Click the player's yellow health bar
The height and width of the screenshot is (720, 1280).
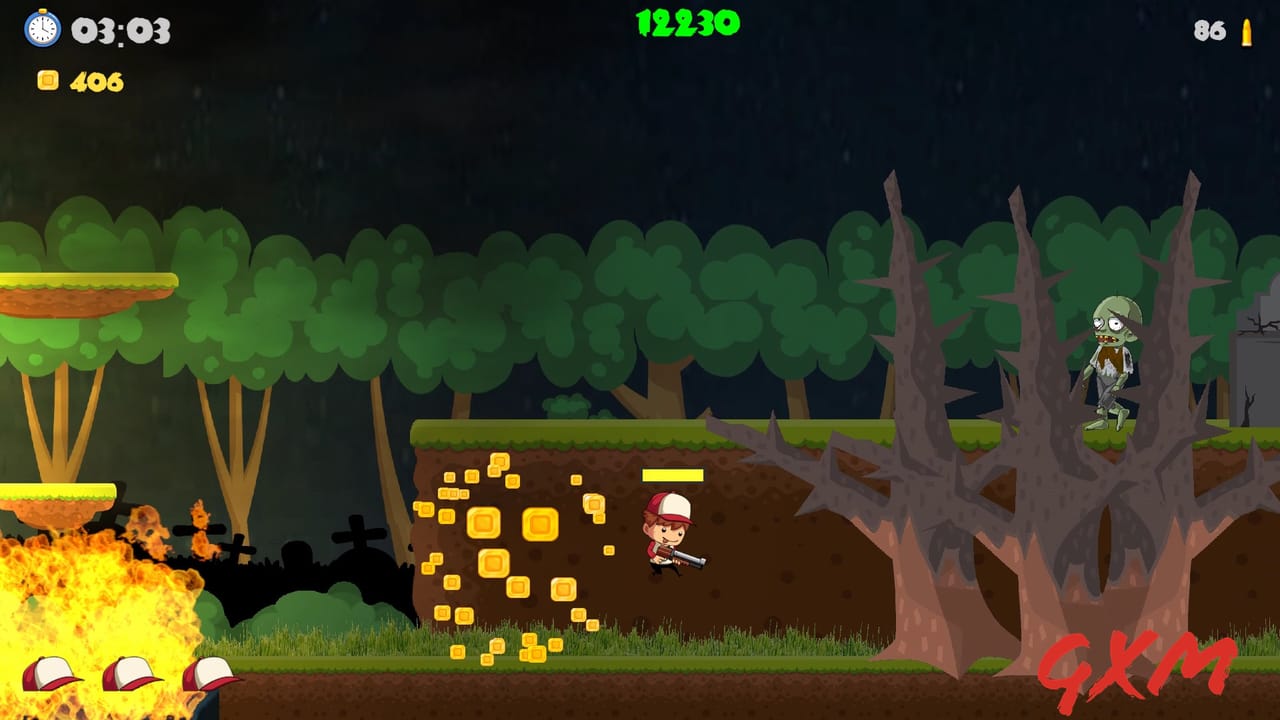(672, 475)
